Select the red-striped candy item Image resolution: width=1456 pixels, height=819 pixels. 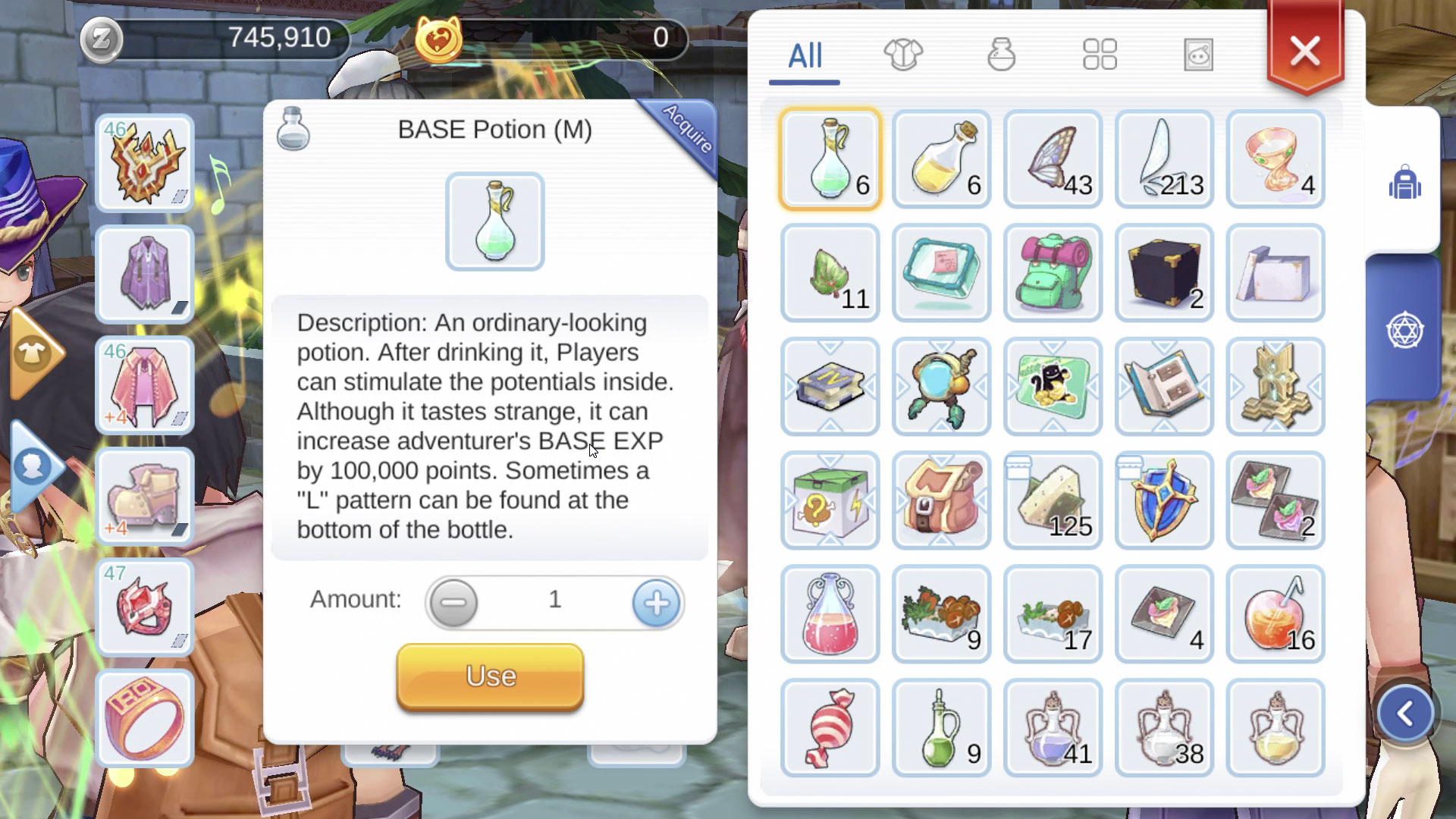[x=830, y=728]
